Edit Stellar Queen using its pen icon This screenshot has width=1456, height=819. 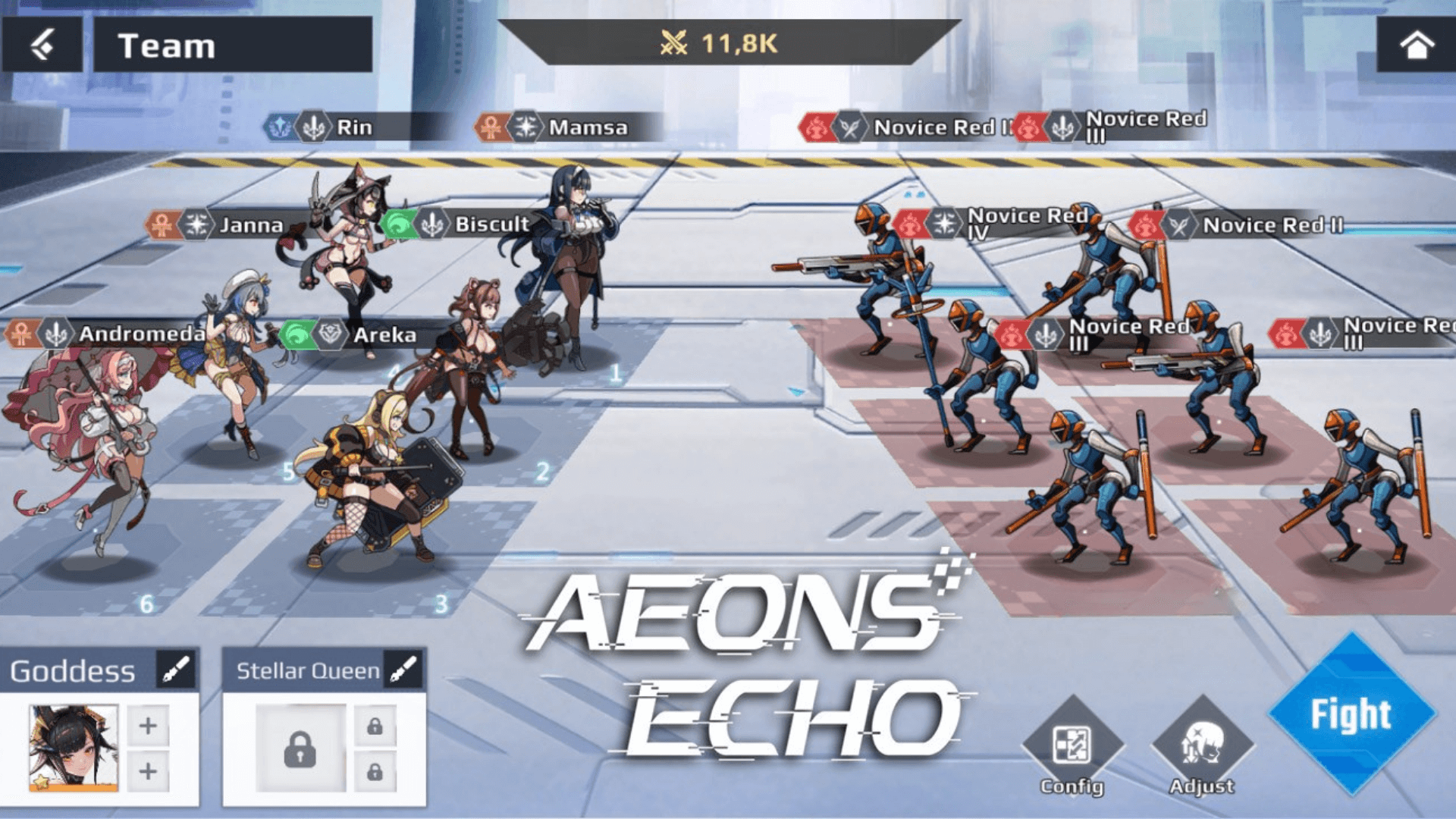(404, 670)
